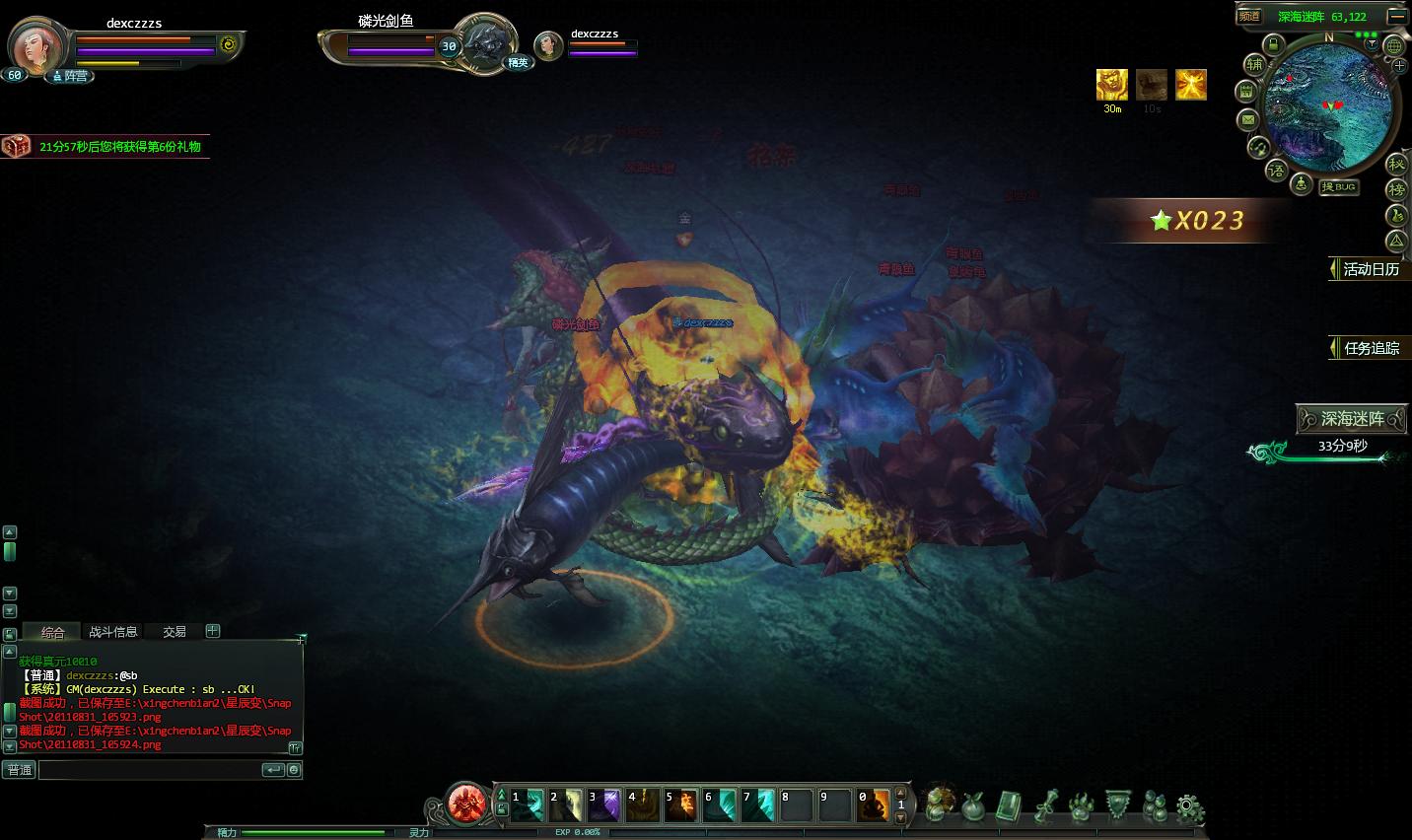Switch to the 战斗信息 chat tab

113,632
